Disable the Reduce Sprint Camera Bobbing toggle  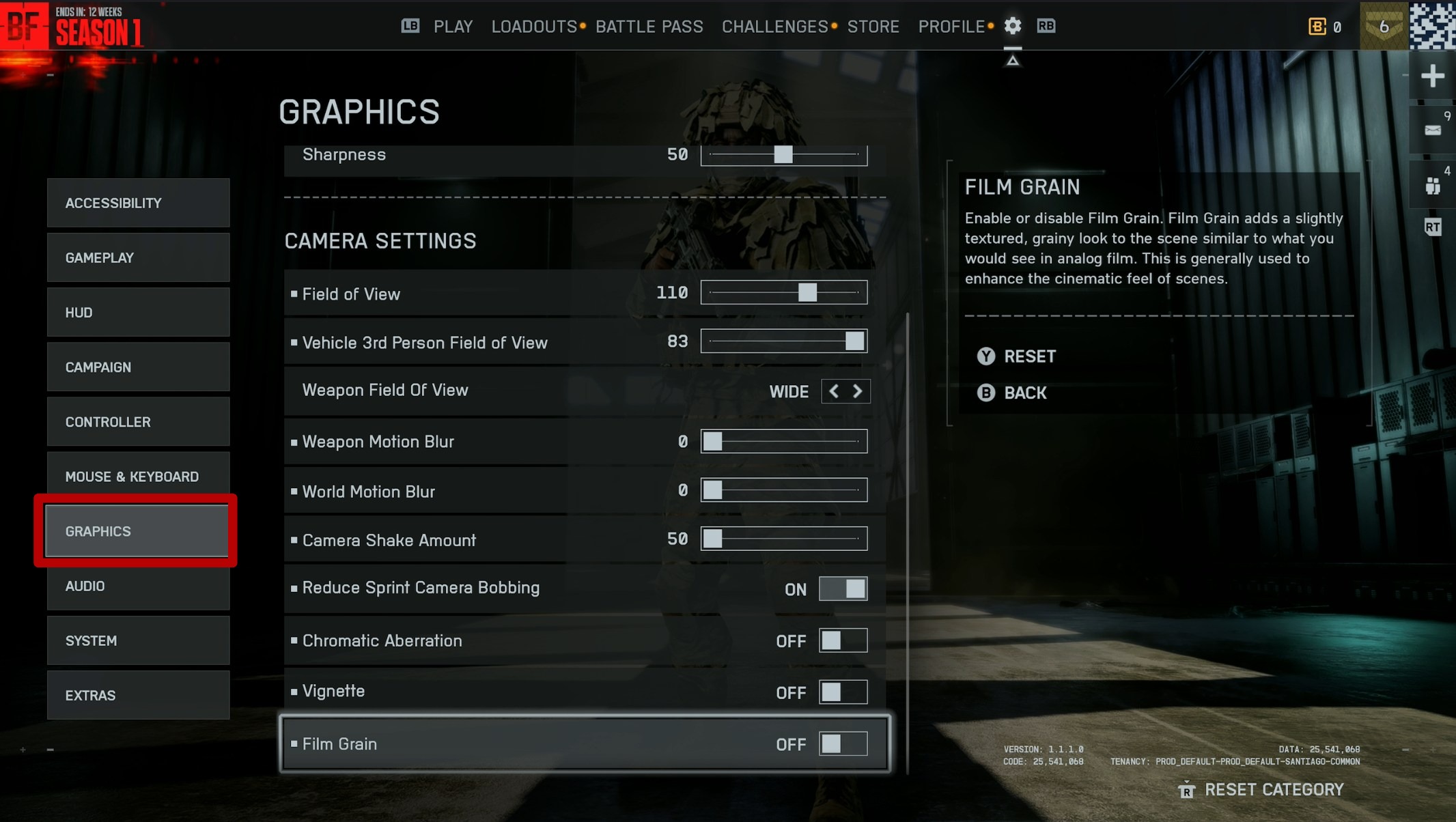pos(843,589)
